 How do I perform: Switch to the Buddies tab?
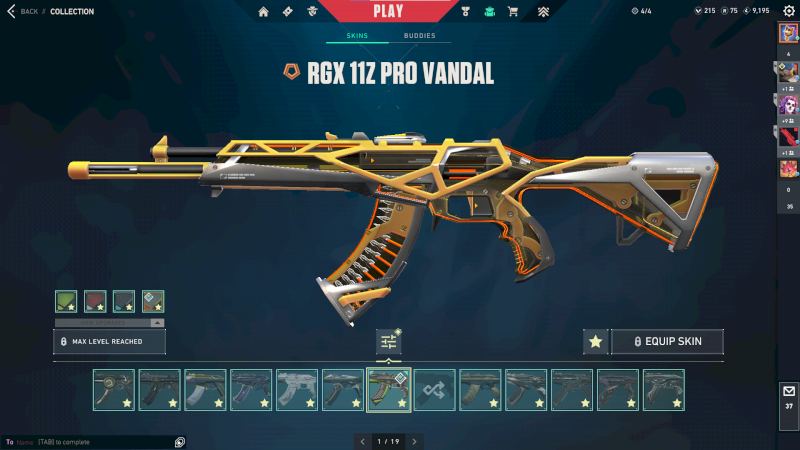click(419, 36)
